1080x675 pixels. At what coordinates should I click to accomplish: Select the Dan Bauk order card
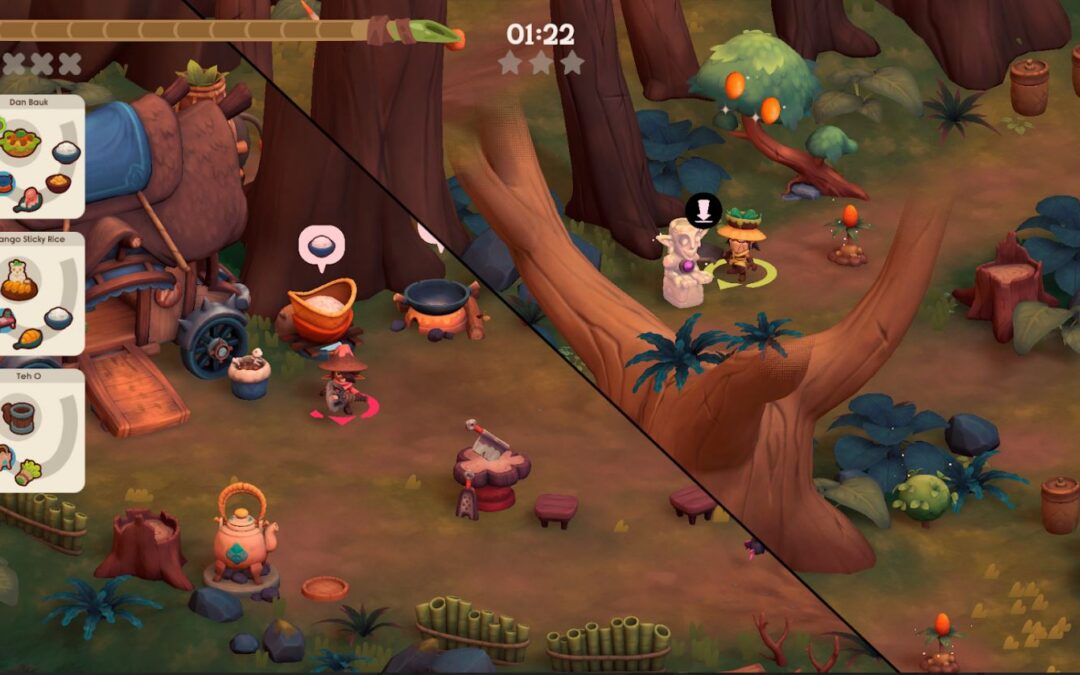(40, 157)
